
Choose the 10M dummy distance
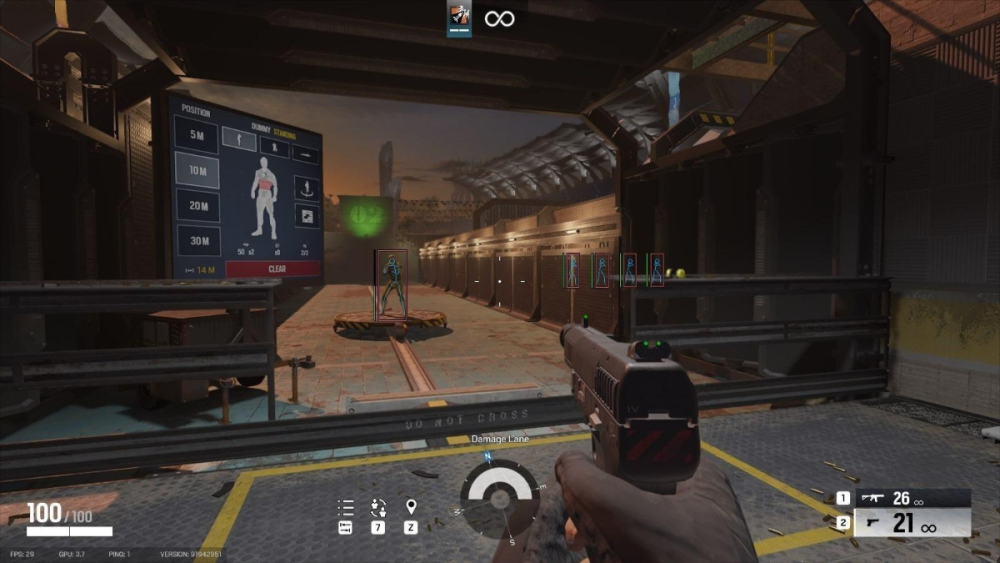click(x=197, y=170)
